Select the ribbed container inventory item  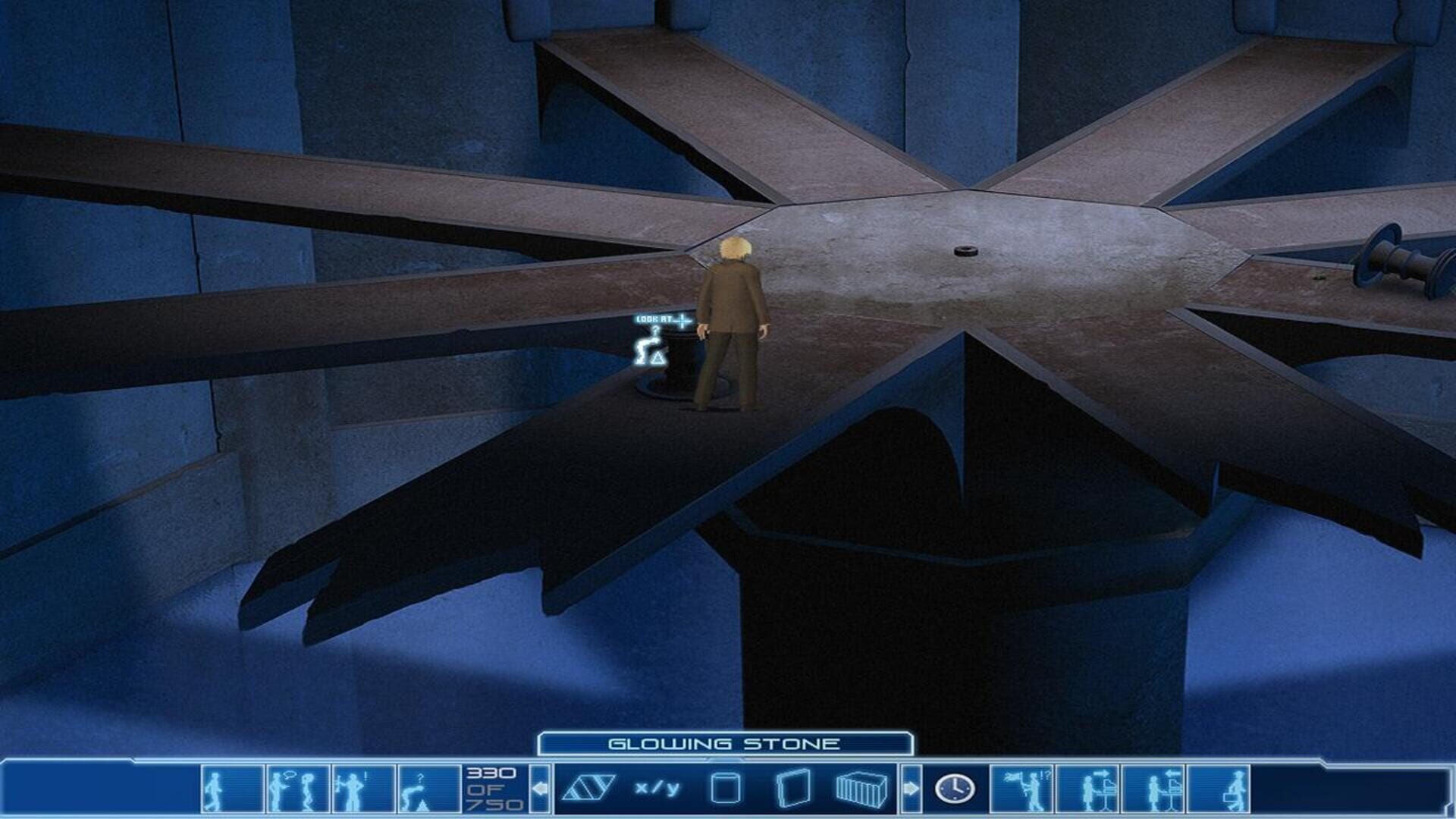pyautogui.click(x=861, y=789)
